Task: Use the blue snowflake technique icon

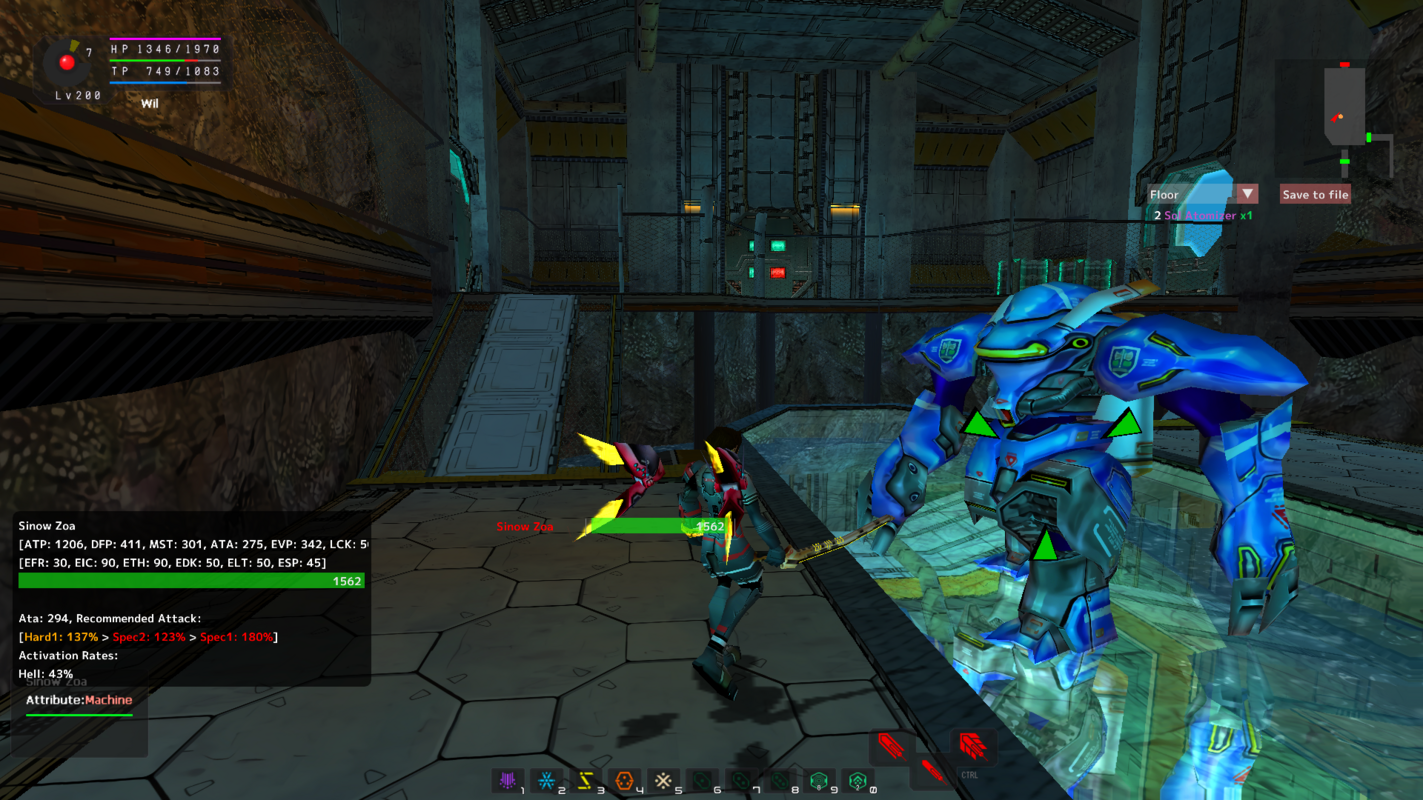Action: (547, 780)
